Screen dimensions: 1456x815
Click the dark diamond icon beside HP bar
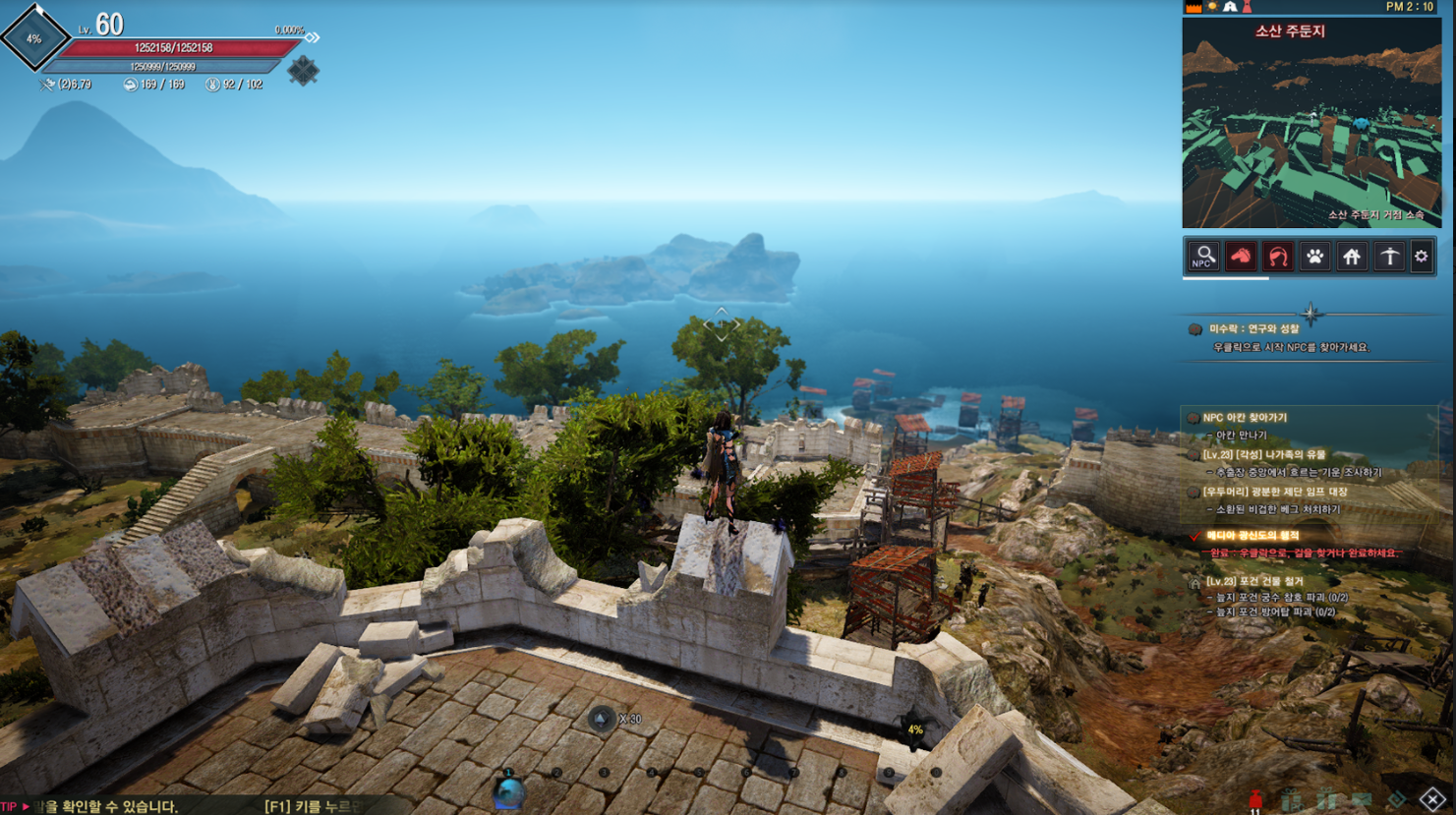pos(303,71)
